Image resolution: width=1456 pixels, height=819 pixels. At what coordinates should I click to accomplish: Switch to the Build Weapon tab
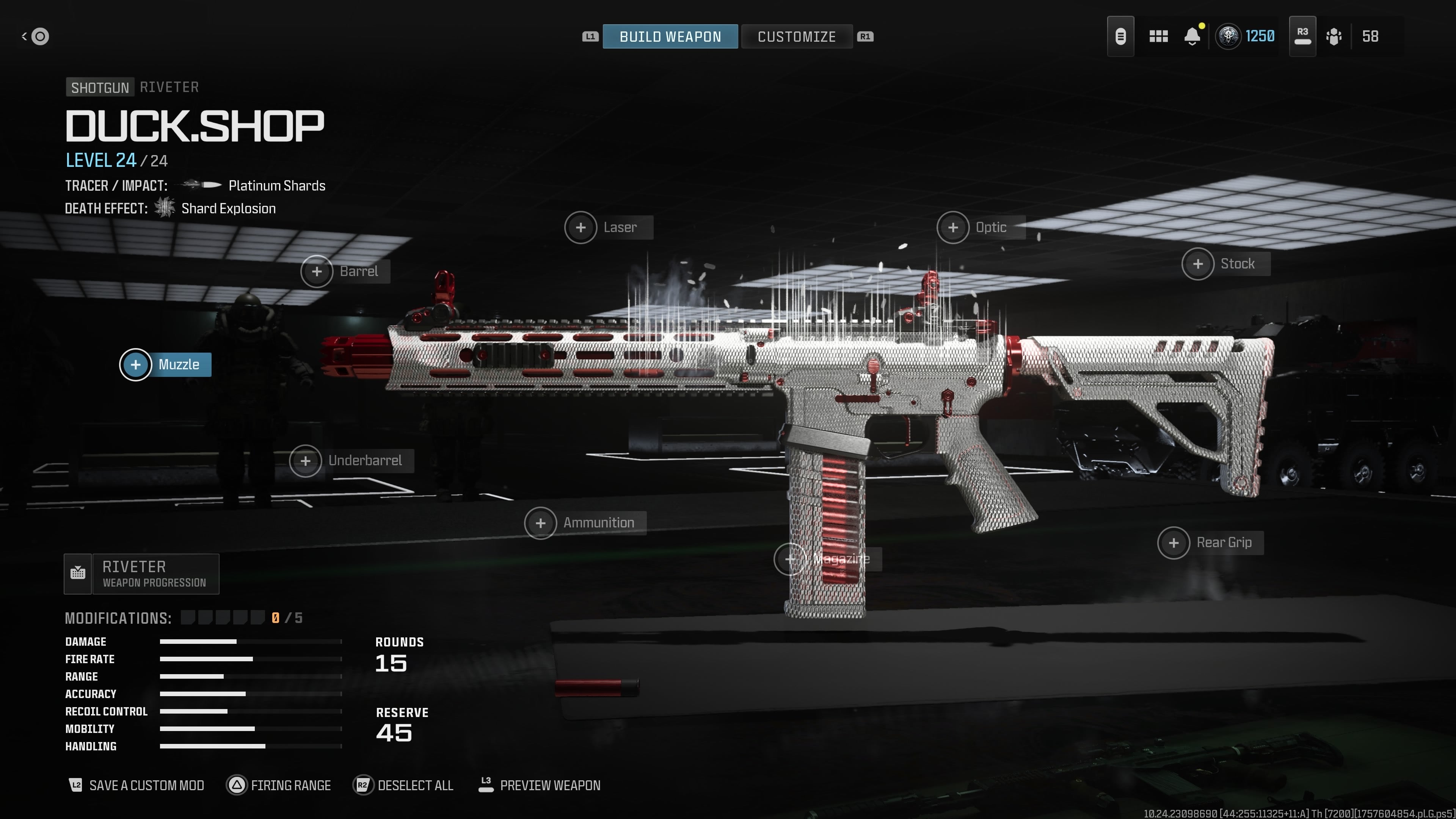(670, 37)
